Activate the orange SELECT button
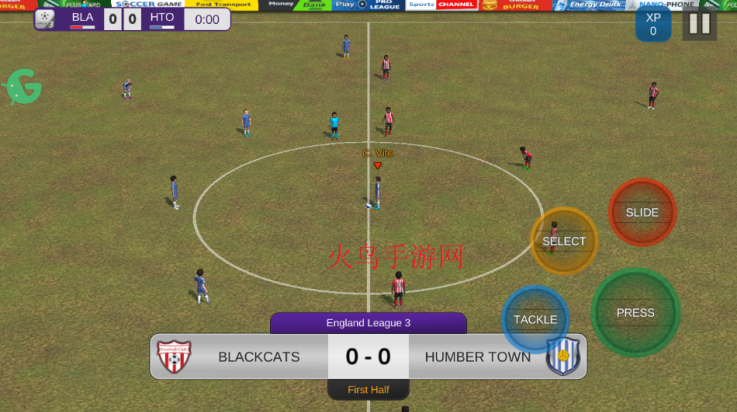 [564, 241]
